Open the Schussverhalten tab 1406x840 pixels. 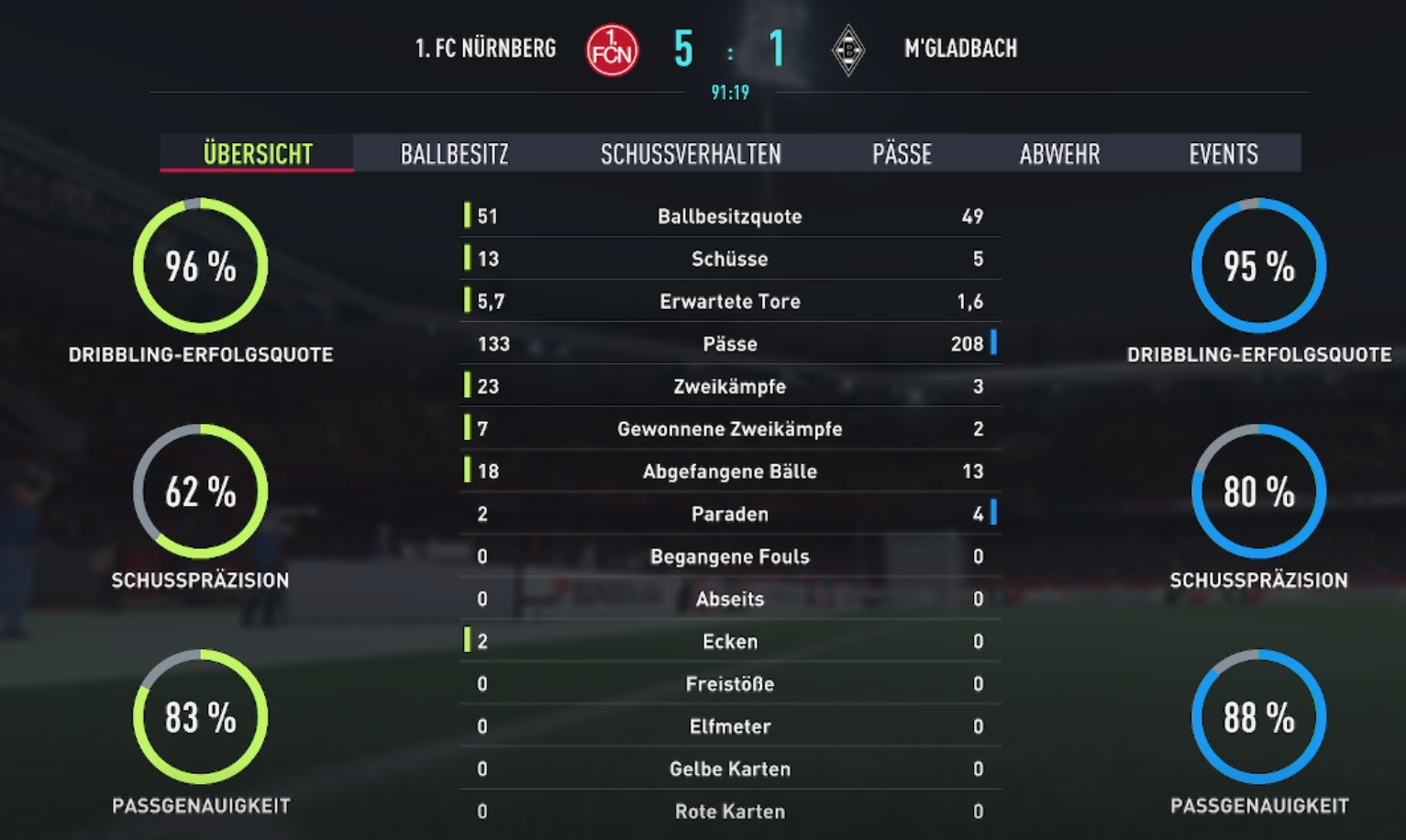691,154
